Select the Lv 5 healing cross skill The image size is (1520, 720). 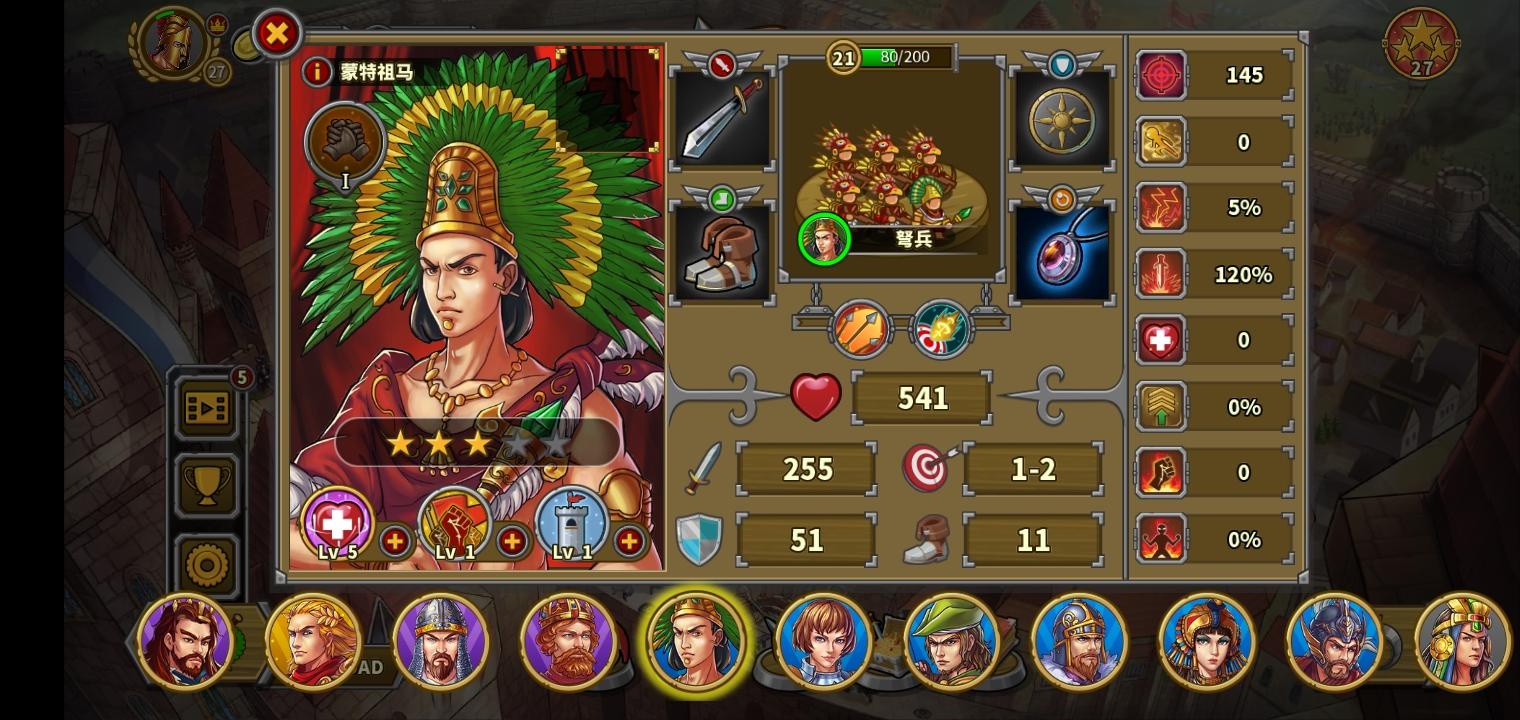tap(335, 522)
